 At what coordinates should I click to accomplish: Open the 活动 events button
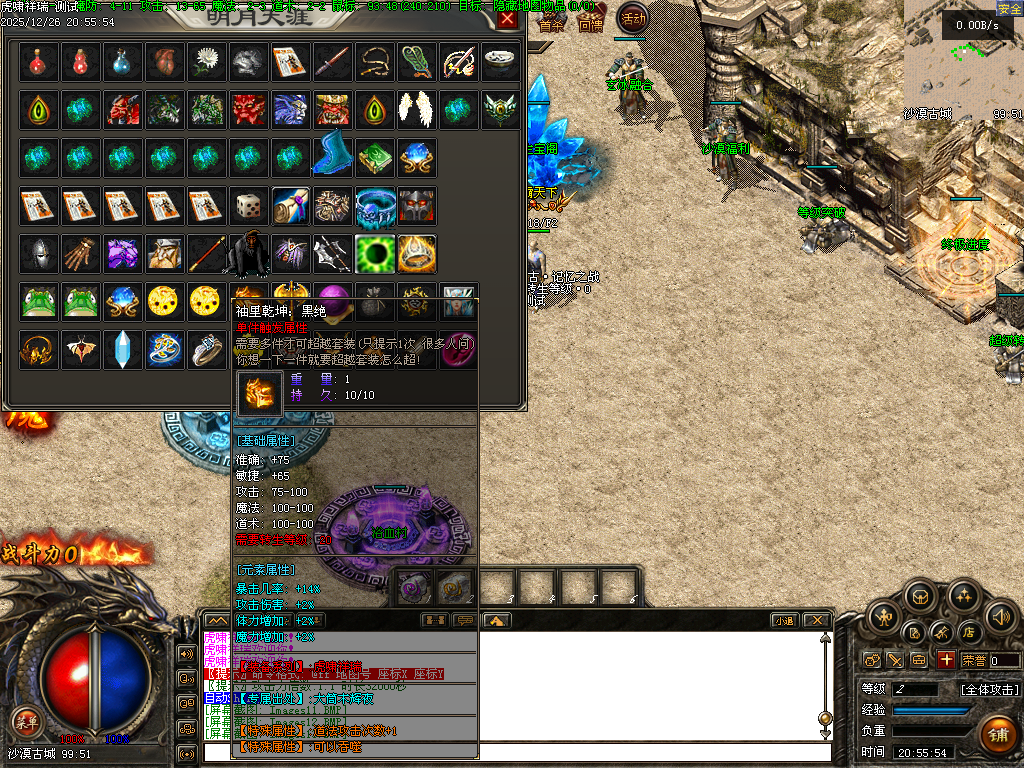632,17
